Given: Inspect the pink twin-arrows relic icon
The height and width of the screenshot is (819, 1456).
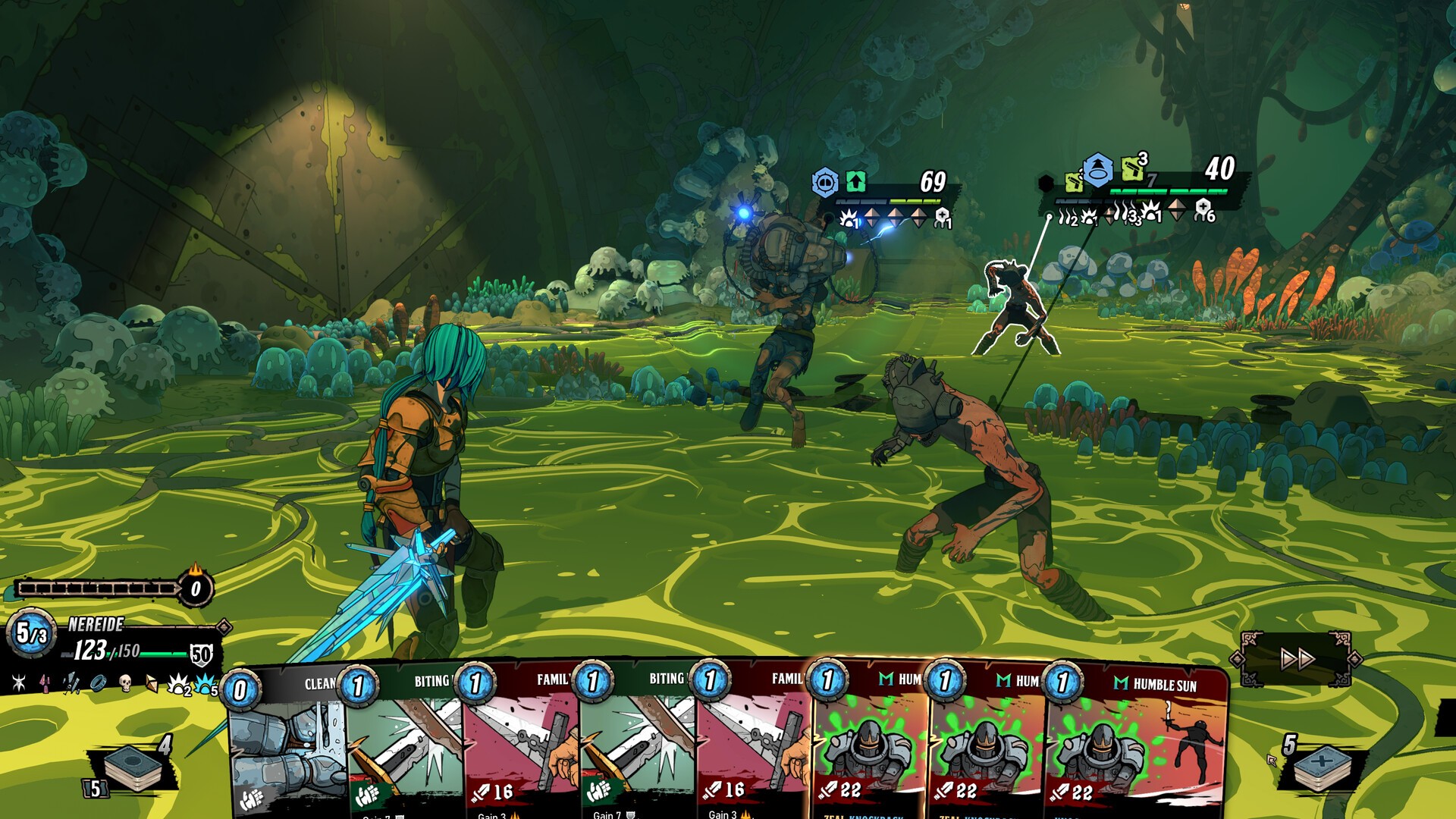Looking at the screenshot, I should coord(45,683).
